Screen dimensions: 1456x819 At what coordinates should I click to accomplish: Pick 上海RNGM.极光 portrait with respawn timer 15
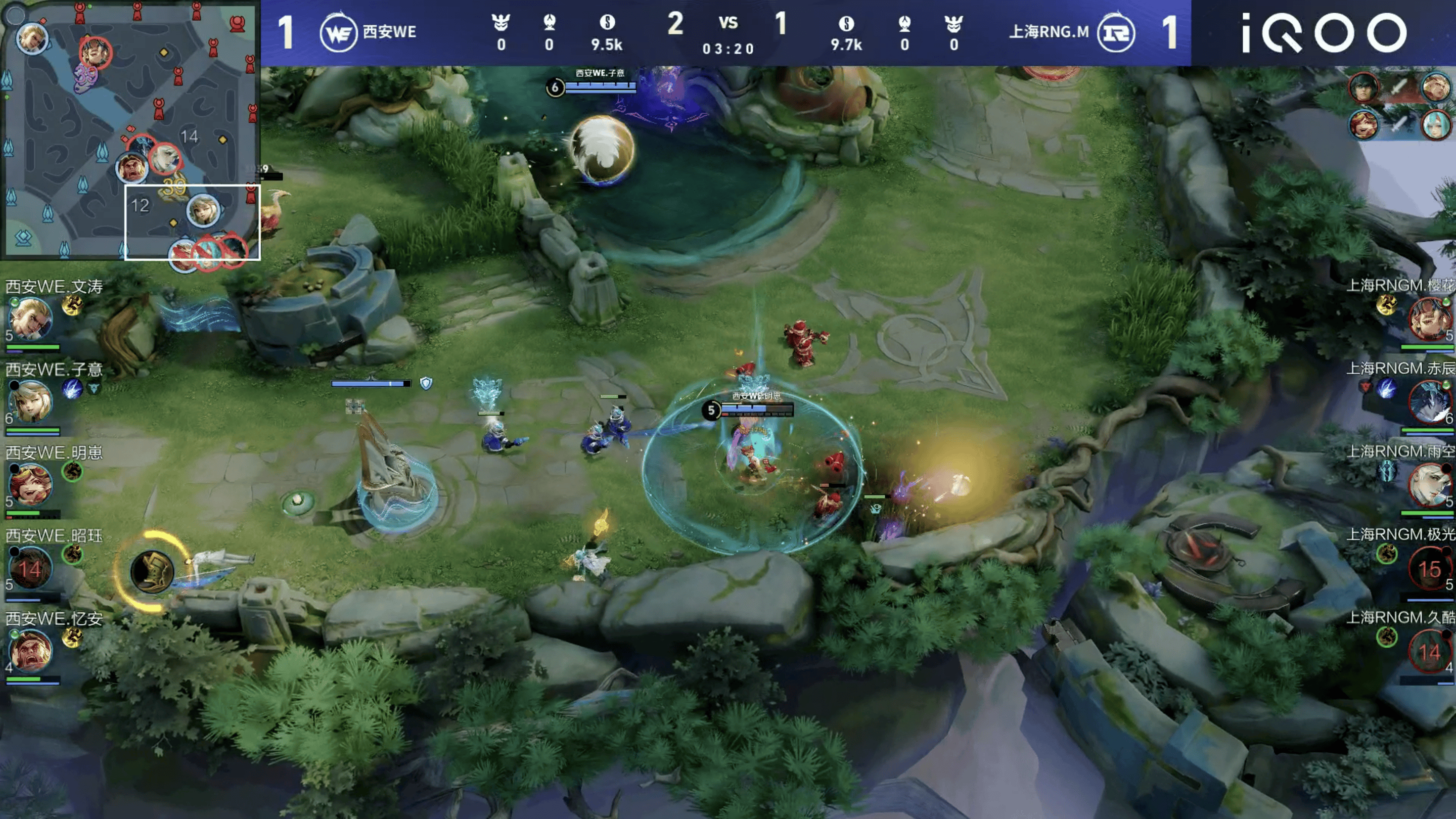click(x=1429, y=568)
